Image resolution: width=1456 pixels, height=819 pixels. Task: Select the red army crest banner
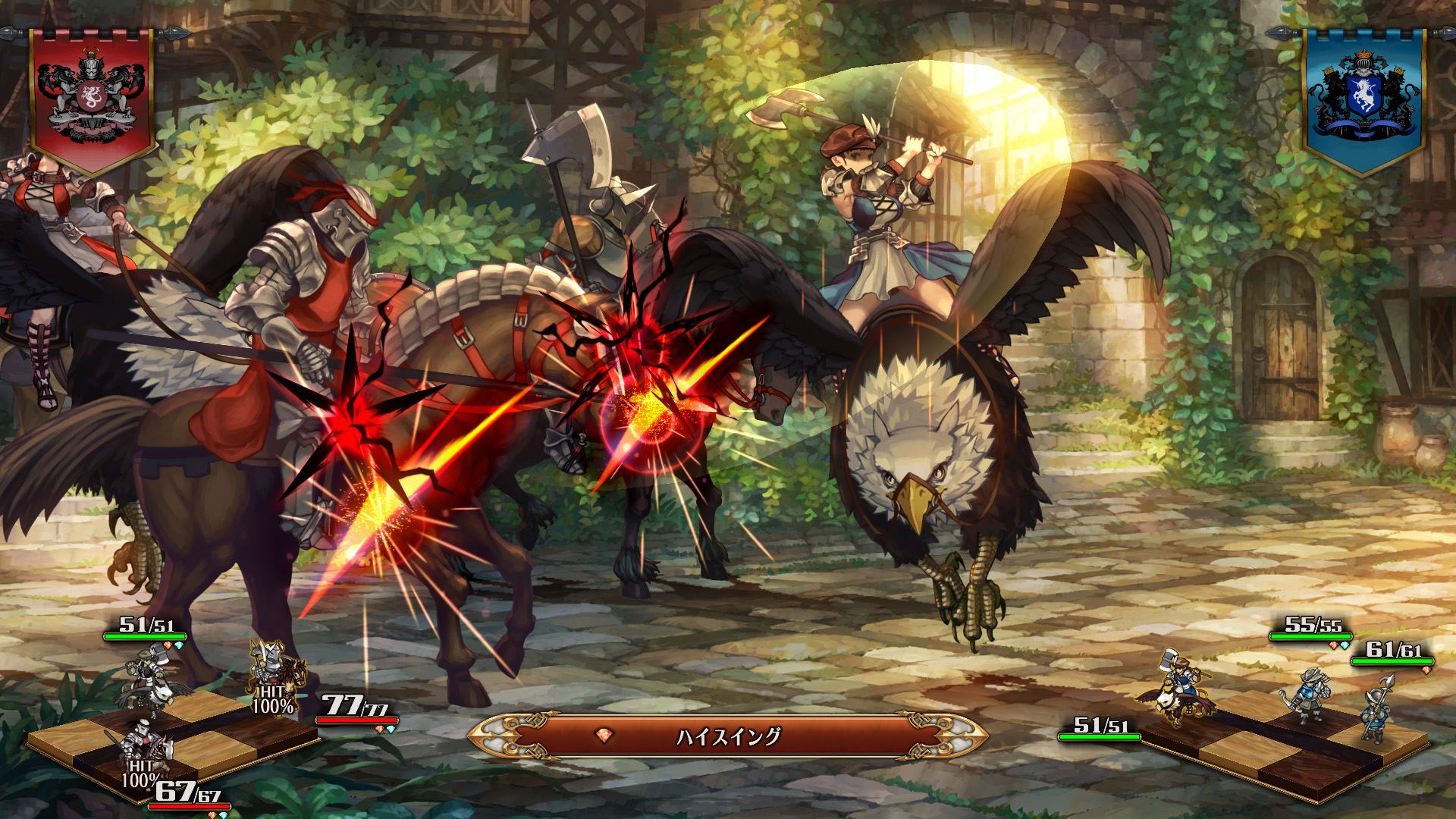point(92,99)
